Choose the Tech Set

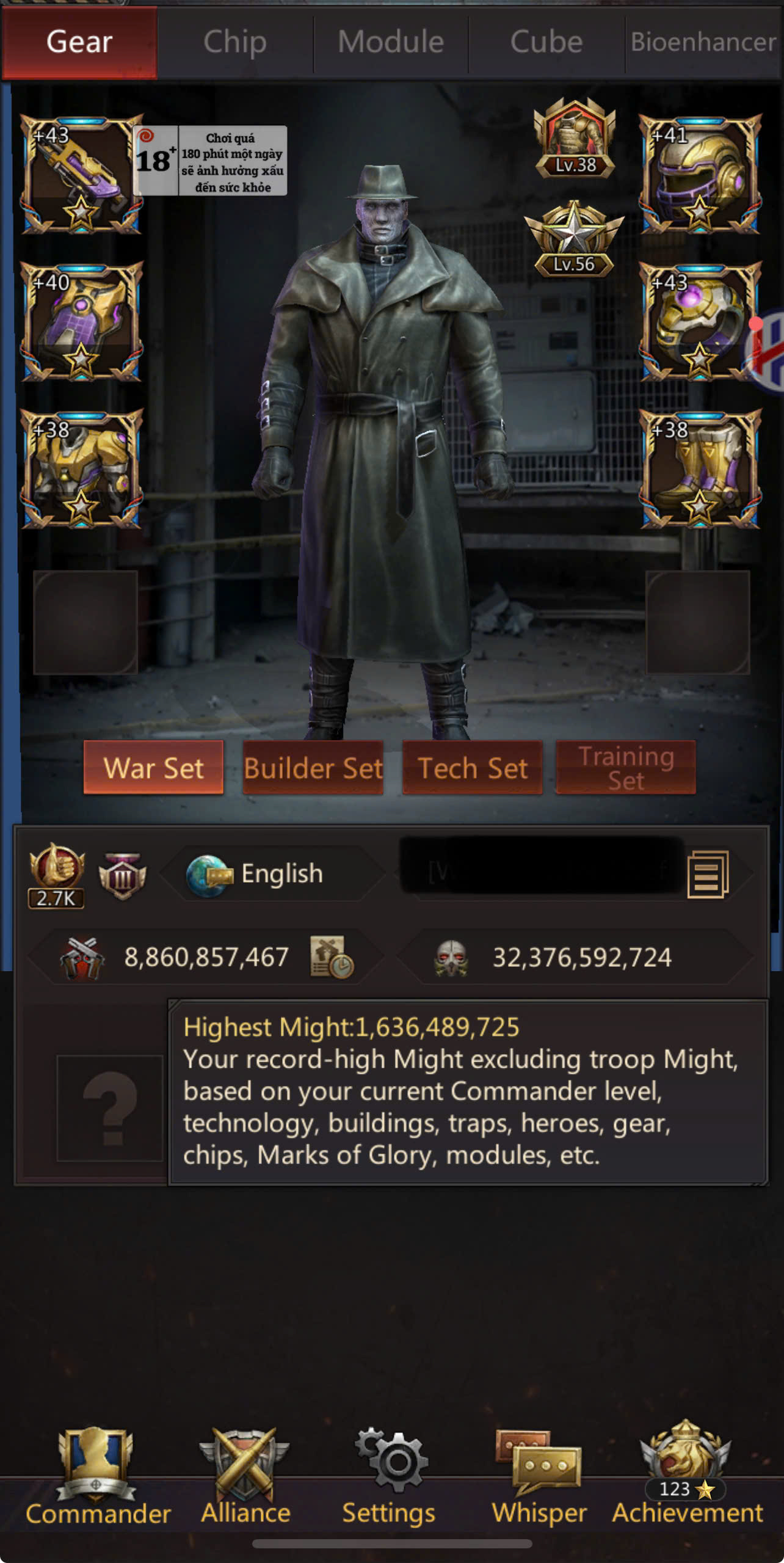tap(472, 768)
